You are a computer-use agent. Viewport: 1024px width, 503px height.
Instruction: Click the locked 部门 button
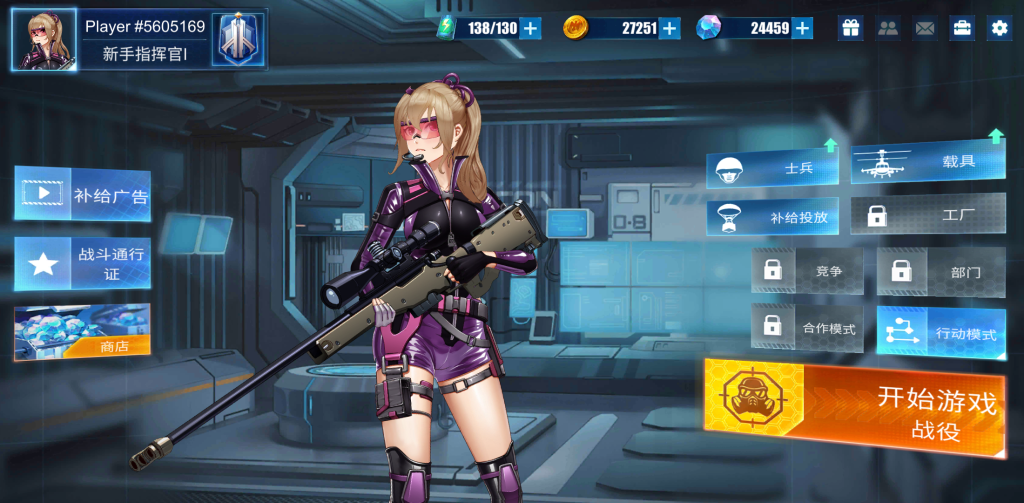[x=941, y=271]
